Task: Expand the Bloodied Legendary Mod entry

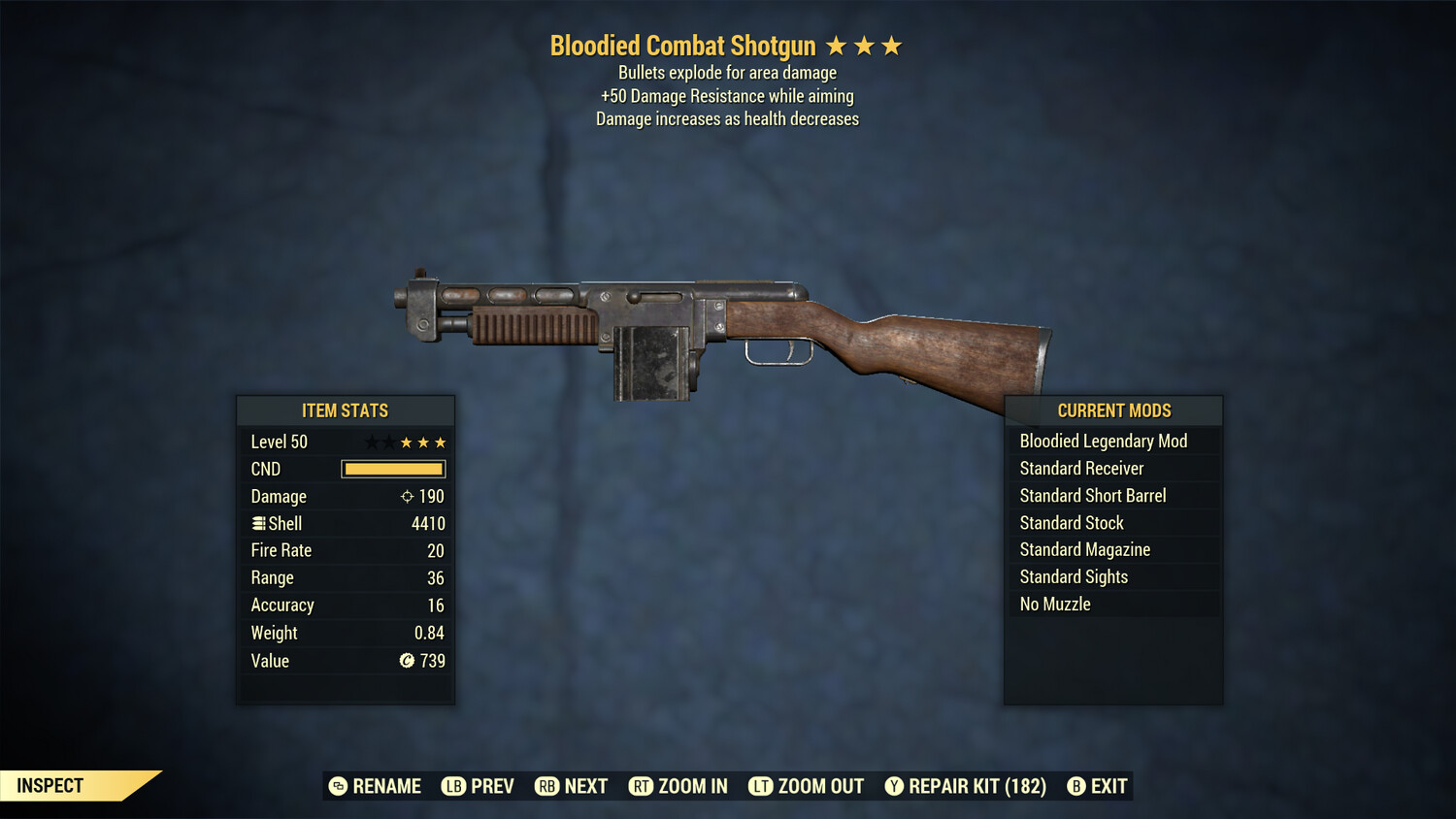Action: click(x=1112, y=441)
